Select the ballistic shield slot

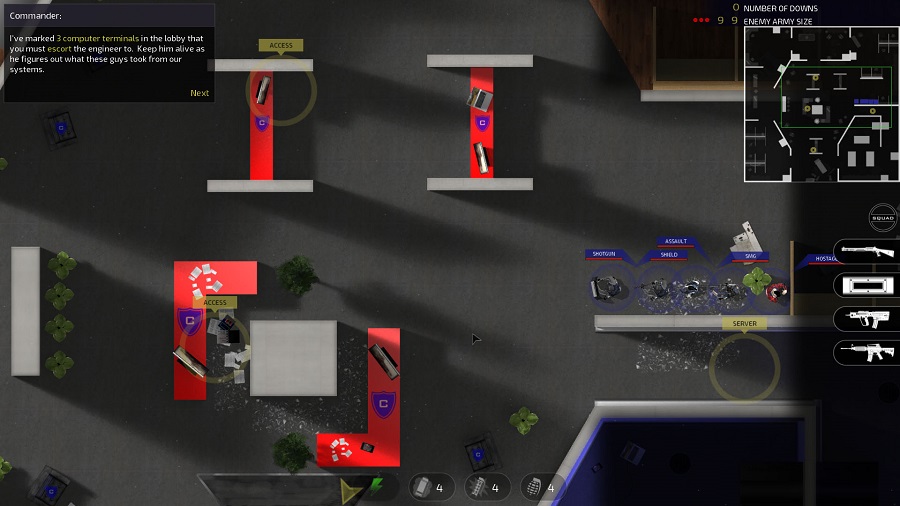click(866, 285)
